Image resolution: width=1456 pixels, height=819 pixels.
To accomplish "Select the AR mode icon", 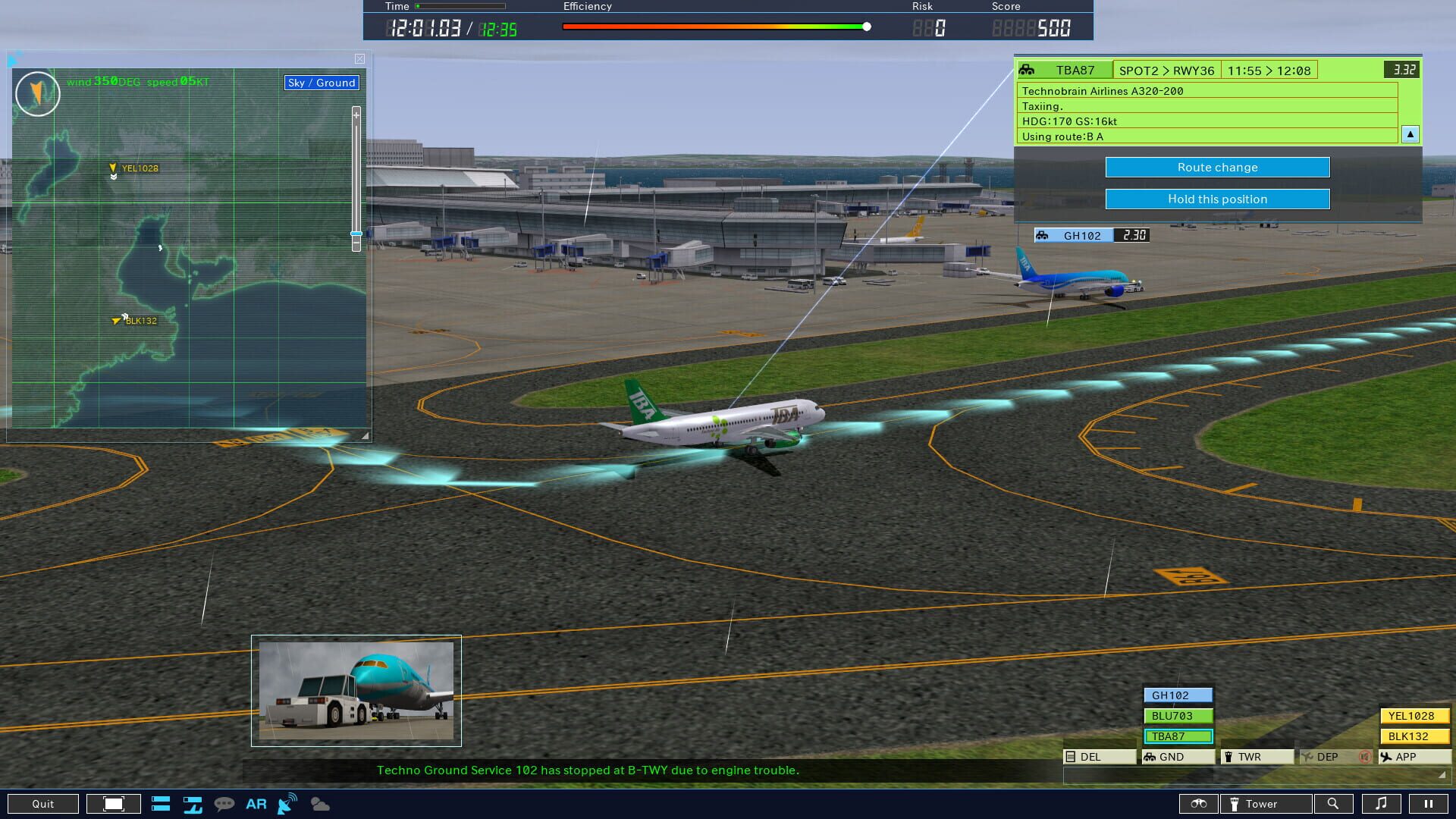I will (256, 804).
